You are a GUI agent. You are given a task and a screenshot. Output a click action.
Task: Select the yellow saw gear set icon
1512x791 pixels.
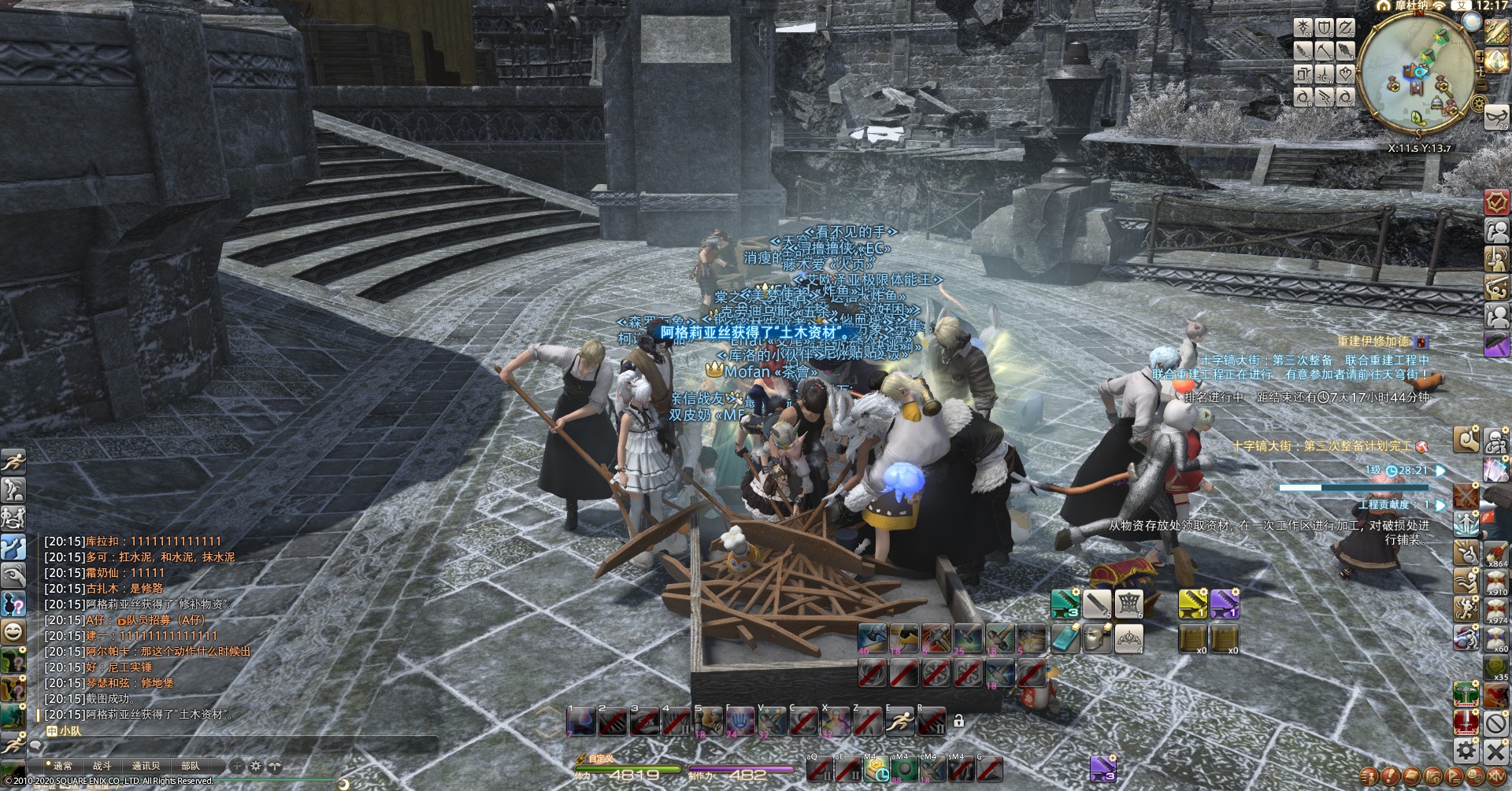coord(1192,604)
